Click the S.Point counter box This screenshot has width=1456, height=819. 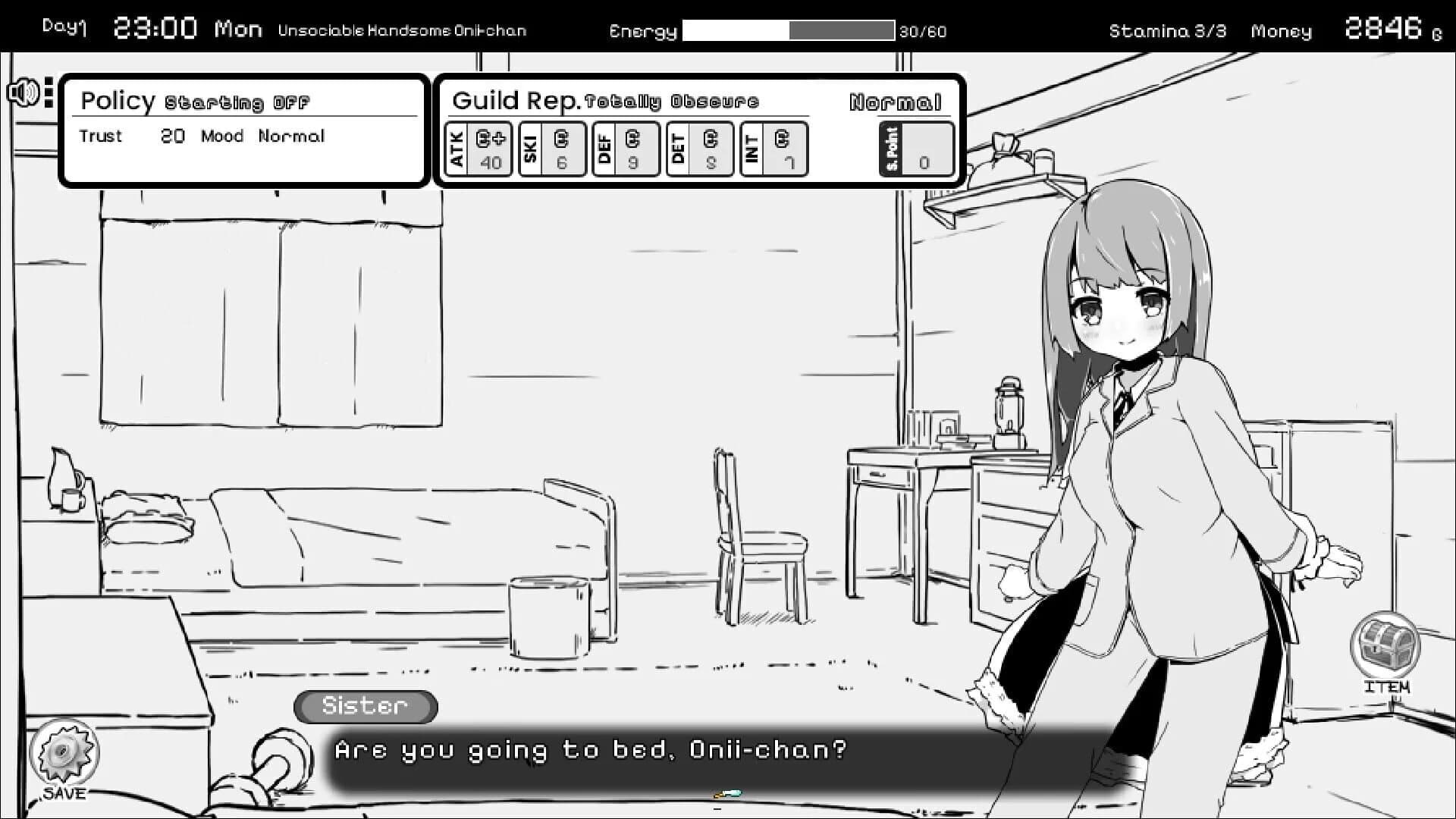pyautogui.click(x=916, y=149)
